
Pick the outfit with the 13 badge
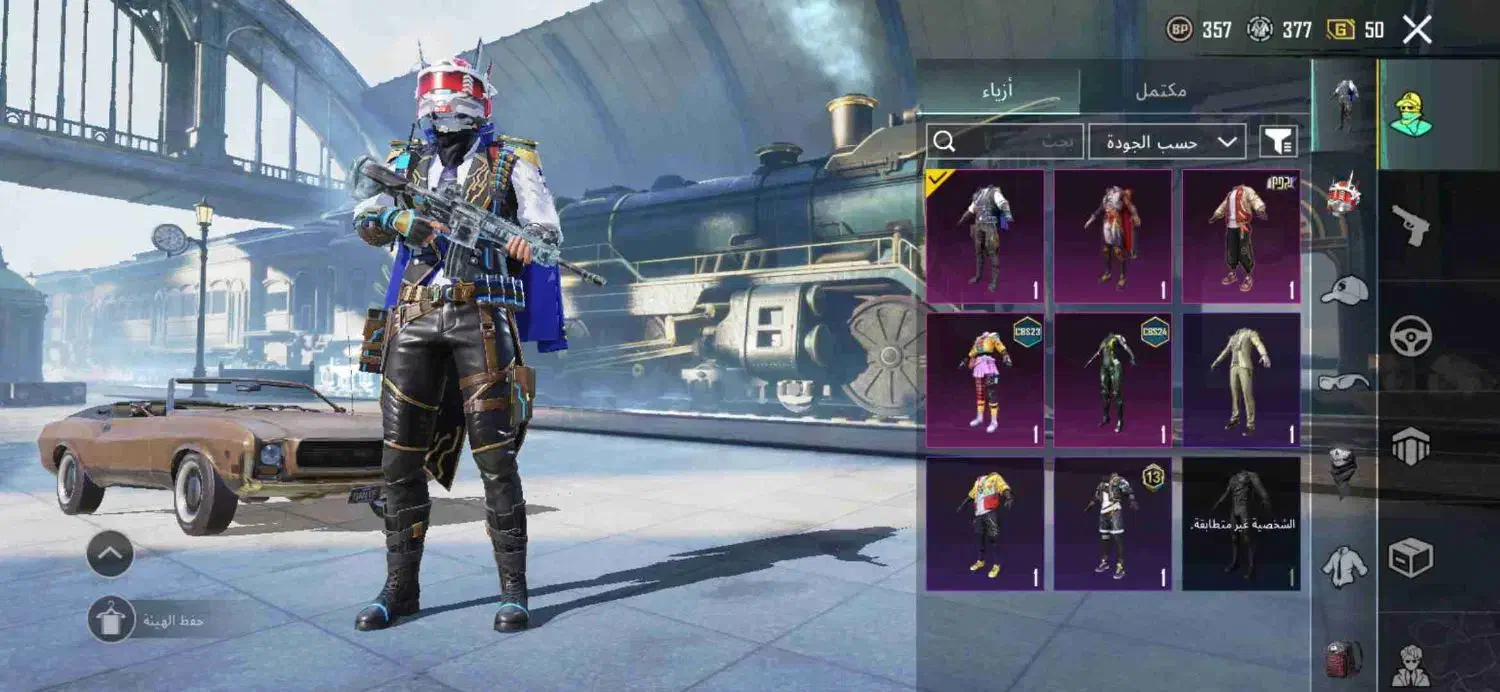click(x=1113, y=524)
